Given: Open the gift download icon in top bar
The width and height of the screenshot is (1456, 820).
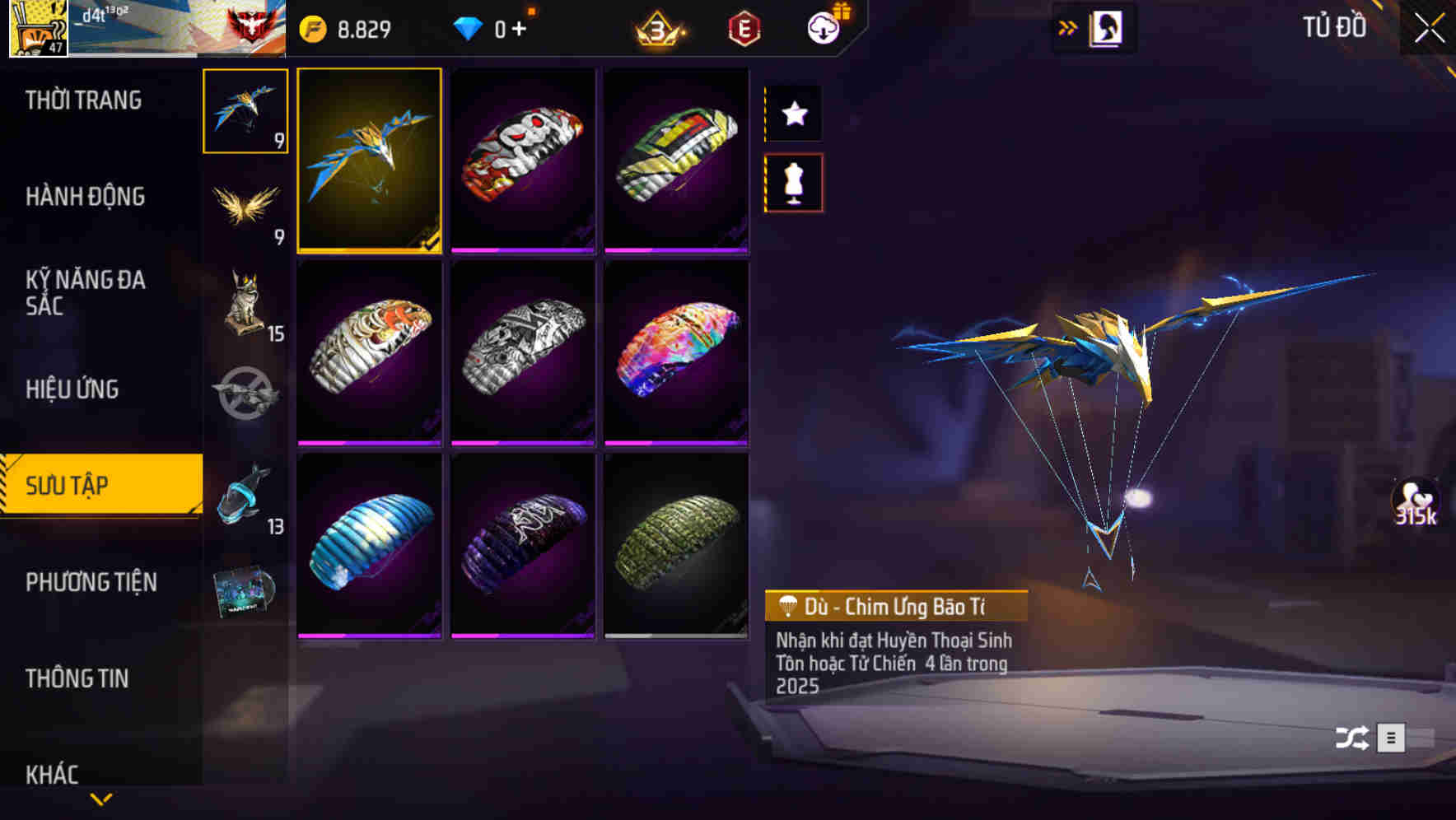Looking at the screenshot, I should (x=824, y=27).
